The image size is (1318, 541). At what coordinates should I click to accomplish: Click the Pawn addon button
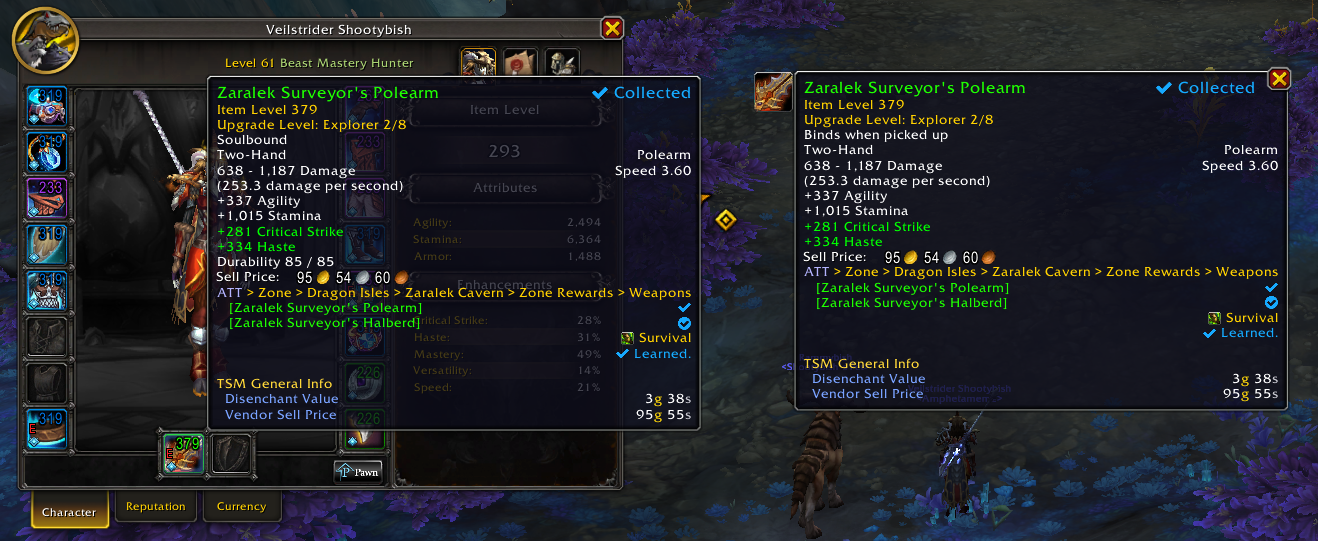pyautogui.click(x=358, y=471)
